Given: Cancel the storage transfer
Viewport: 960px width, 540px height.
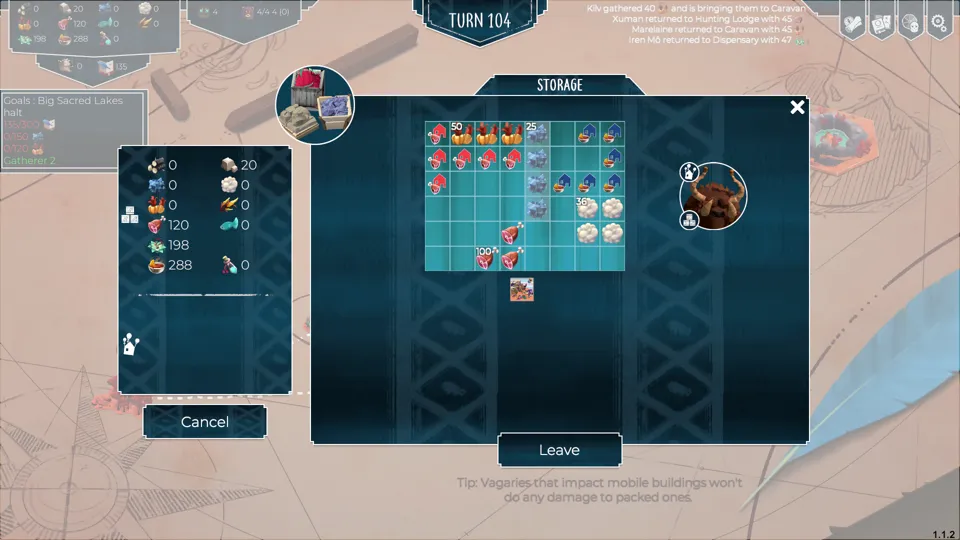Looking at the screenshot, I should click(205, 422).
